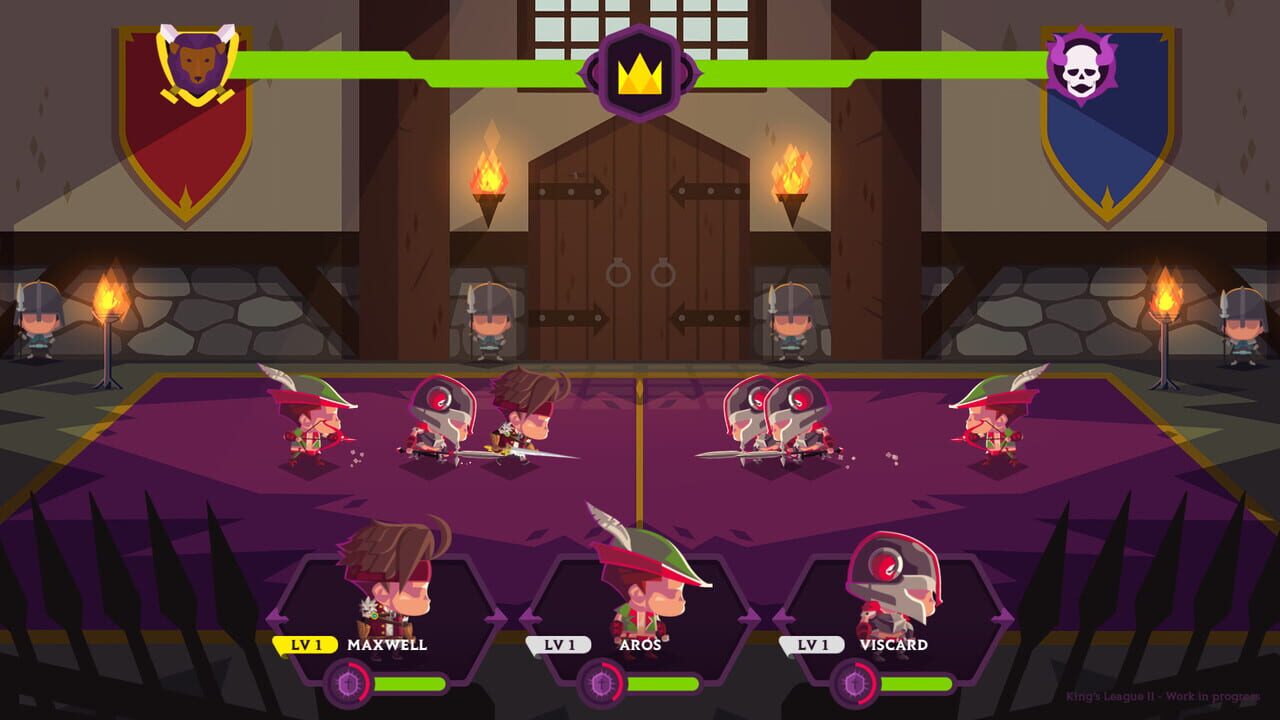1280x720 pixels.
Task: Click the circular cooldown icon under Aros
Action: pyautogui.click(x=602, y=686)
